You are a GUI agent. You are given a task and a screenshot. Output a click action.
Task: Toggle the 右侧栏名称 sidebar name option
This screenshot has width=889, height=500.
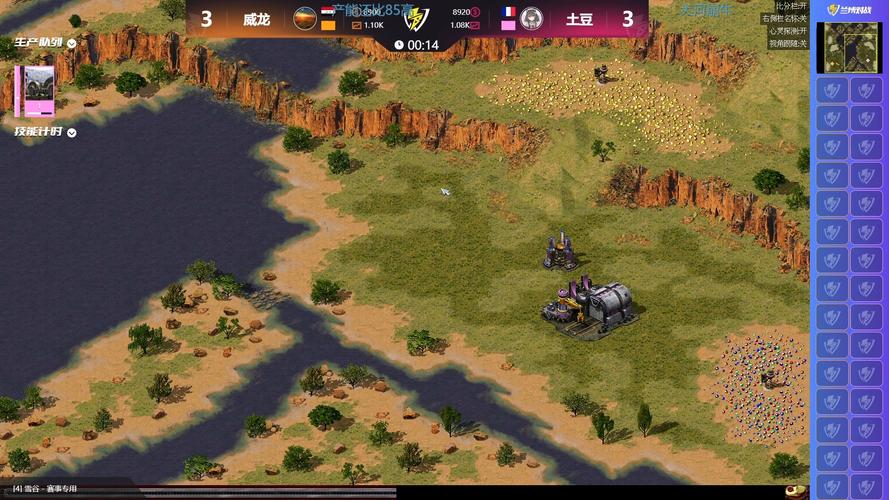(x=784, y=18)
